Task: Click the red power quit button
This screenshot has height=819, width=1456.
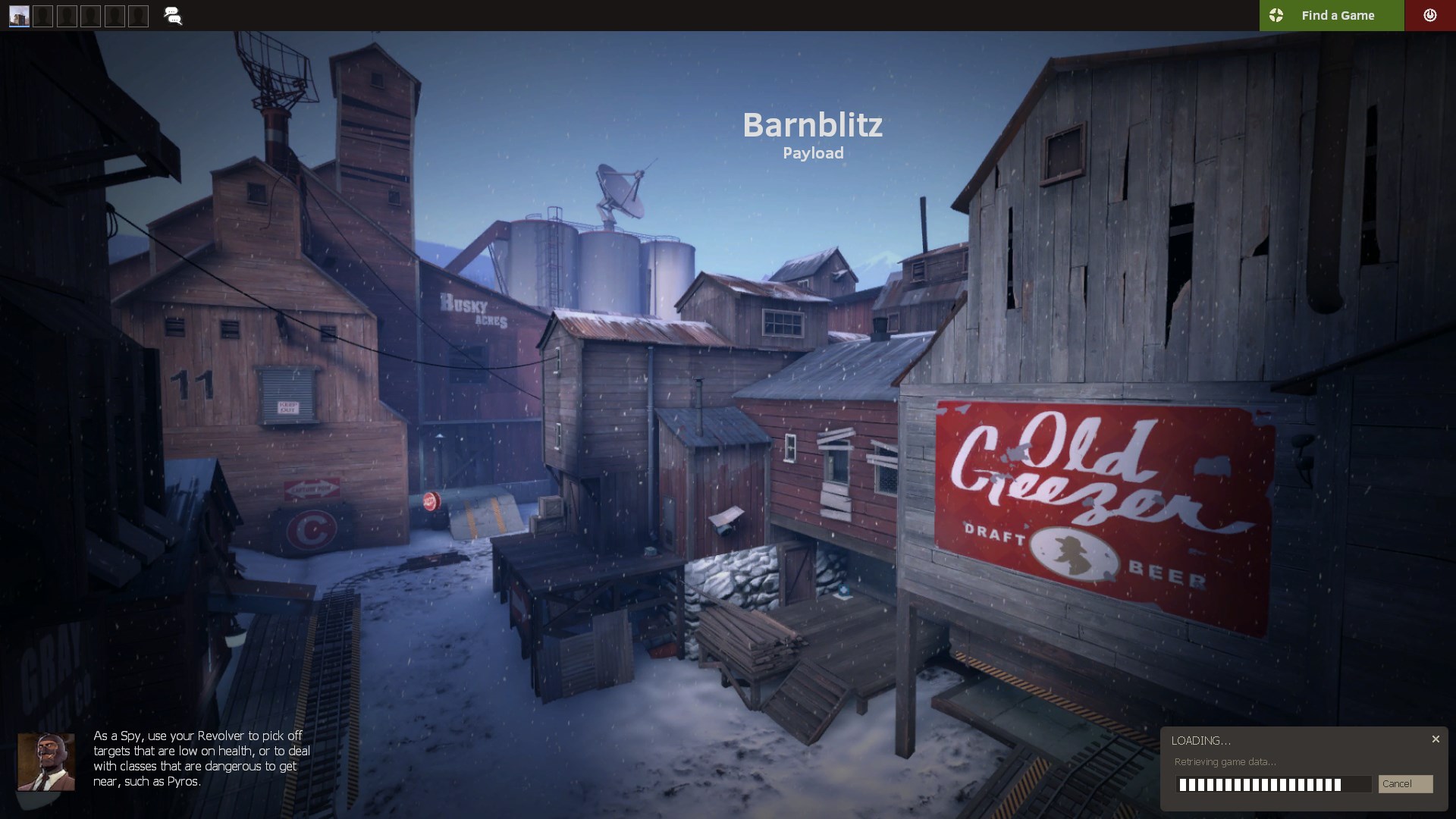Action: [x=1429, y=15]
